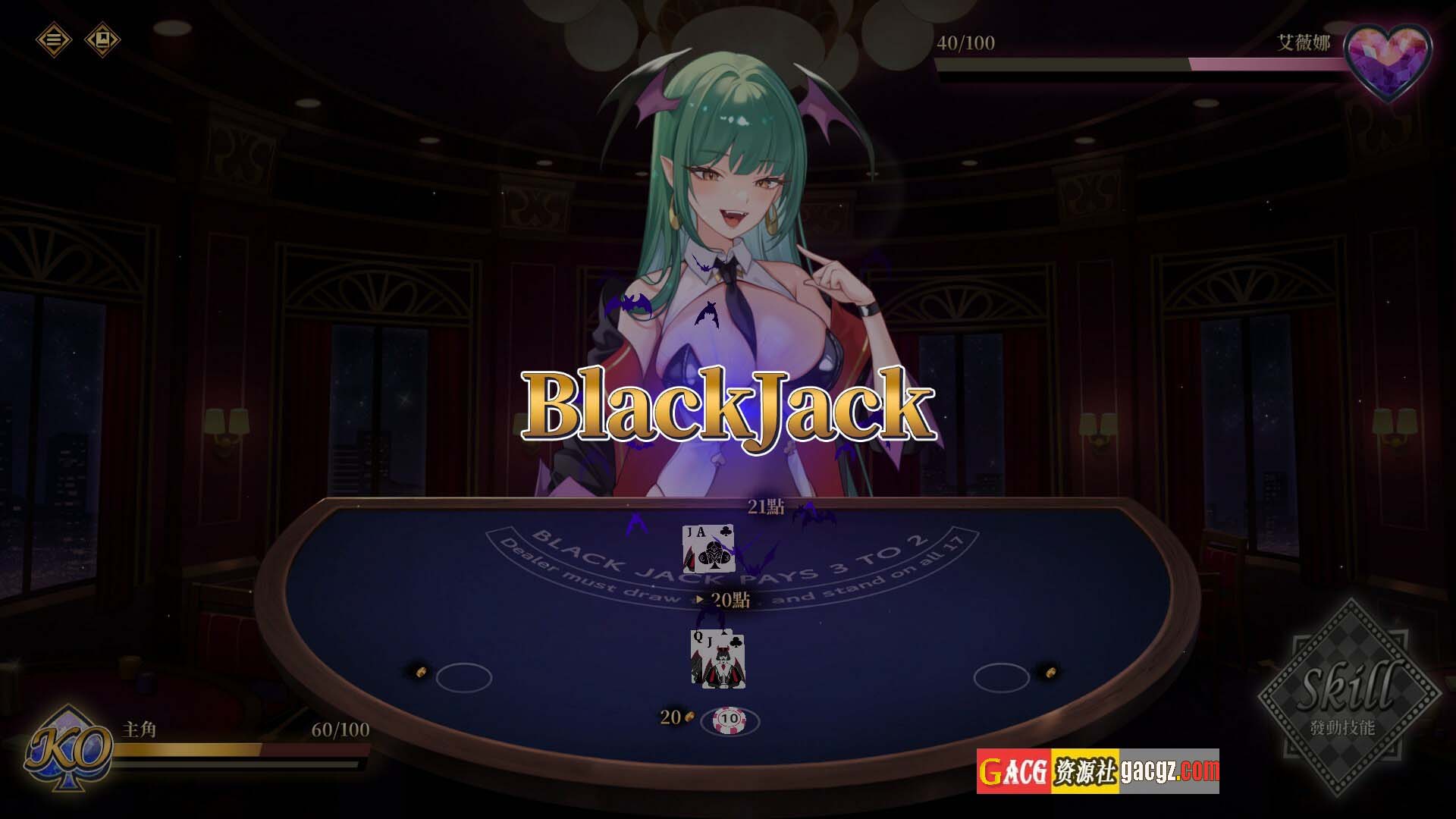Viewport: 1456px width, 819px height.
Task: Select the 10 betting chip
Action: coord(729,718)
